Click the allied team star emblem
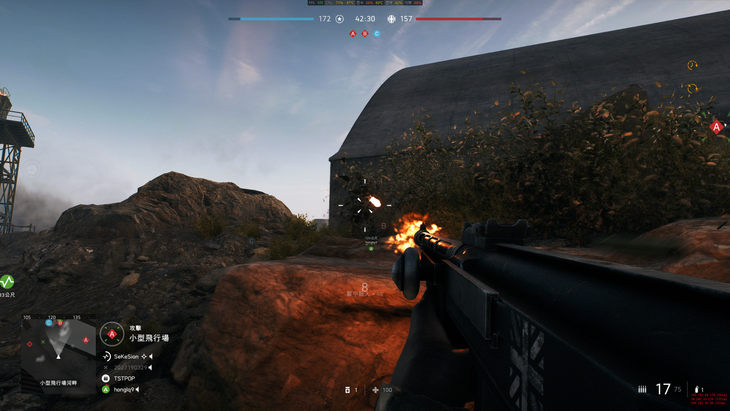 click(x=339, y=18)
